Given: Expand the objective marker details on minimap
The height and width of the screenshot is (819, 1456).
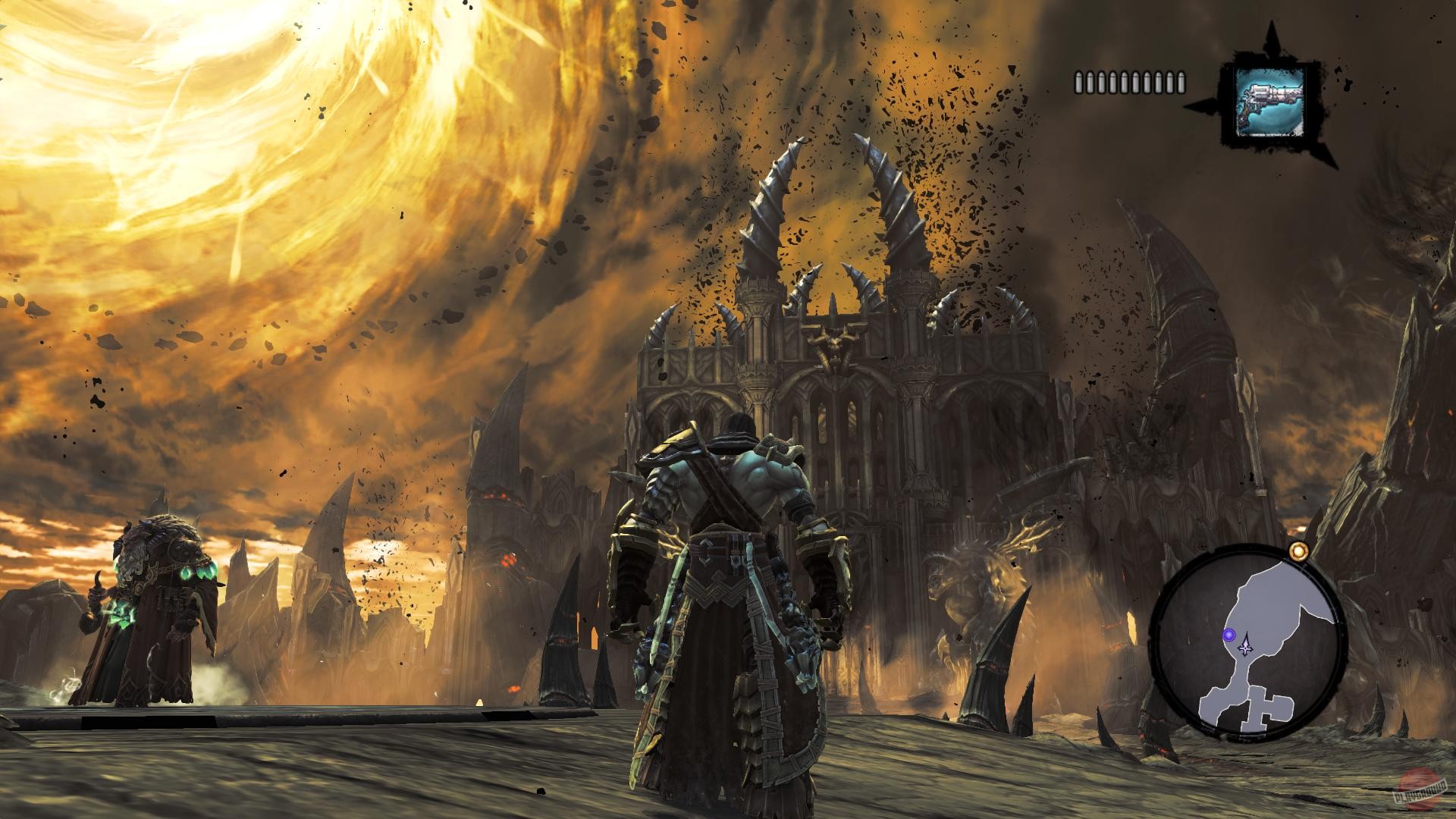Looking at the screenshot, I should (x=1229, y=635).
